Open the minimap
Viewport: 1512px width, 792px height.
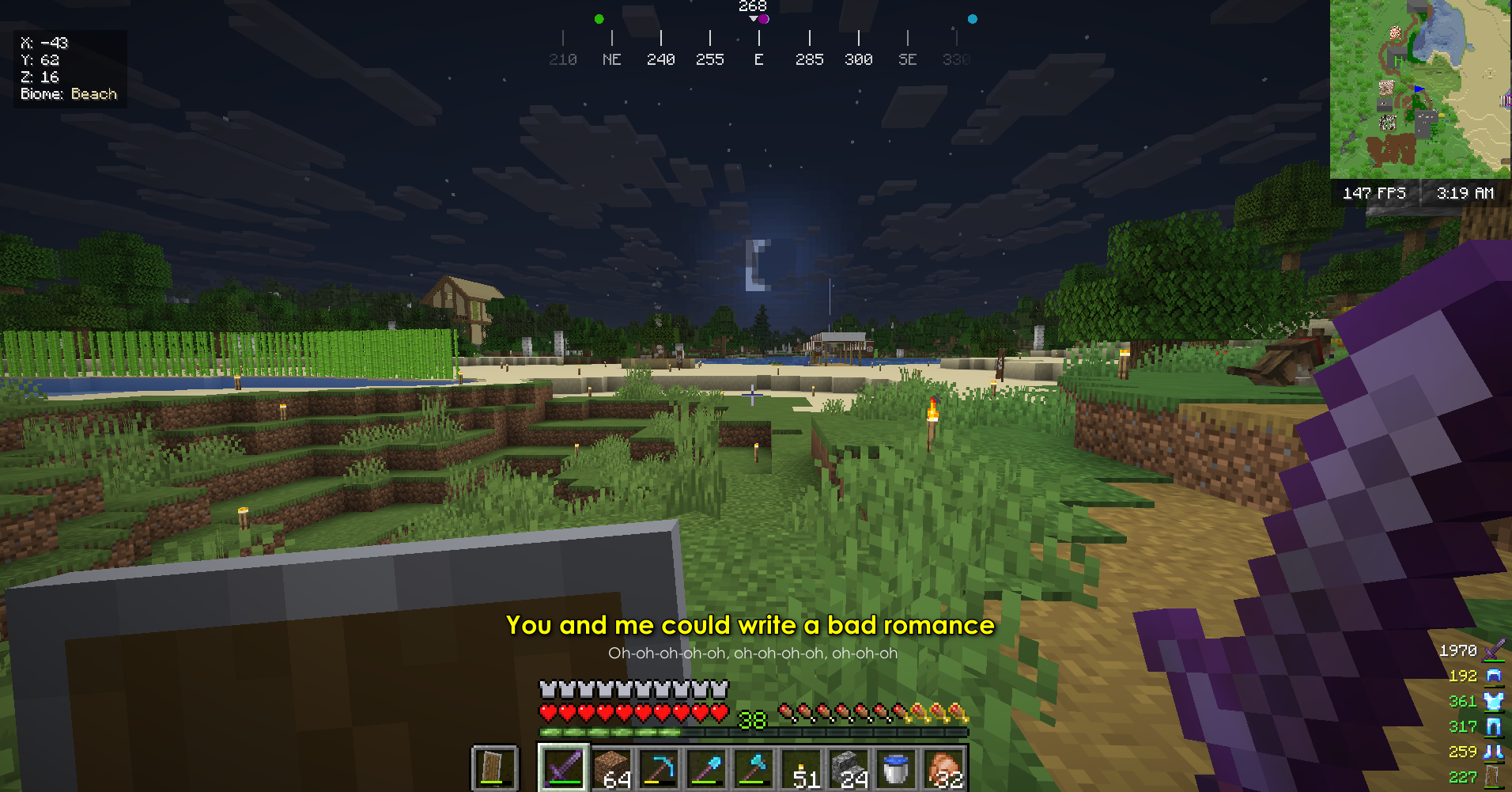click(1419, 89)
